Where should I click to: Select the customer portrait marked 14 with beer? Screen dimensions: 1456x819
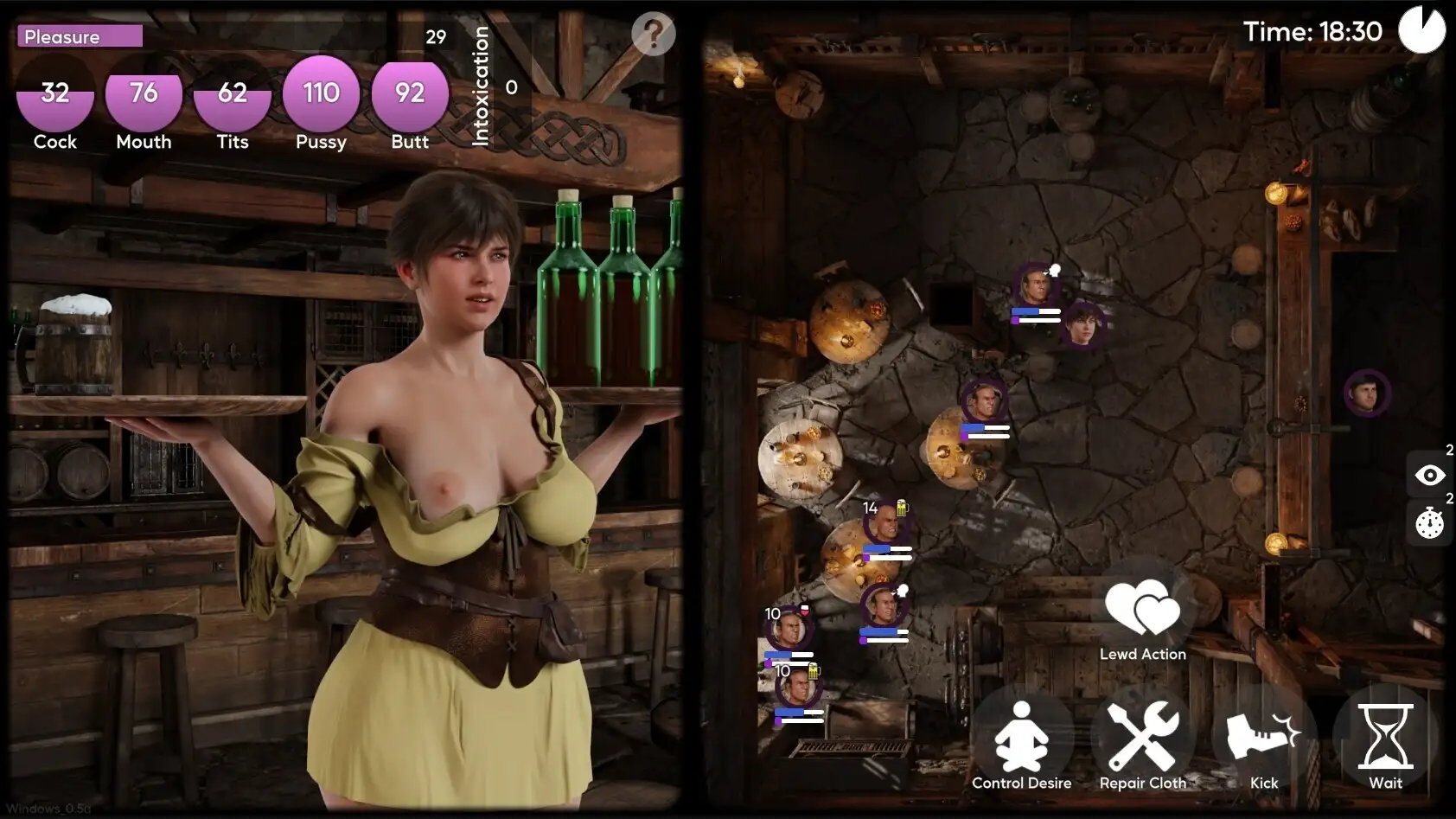point(884,525)
